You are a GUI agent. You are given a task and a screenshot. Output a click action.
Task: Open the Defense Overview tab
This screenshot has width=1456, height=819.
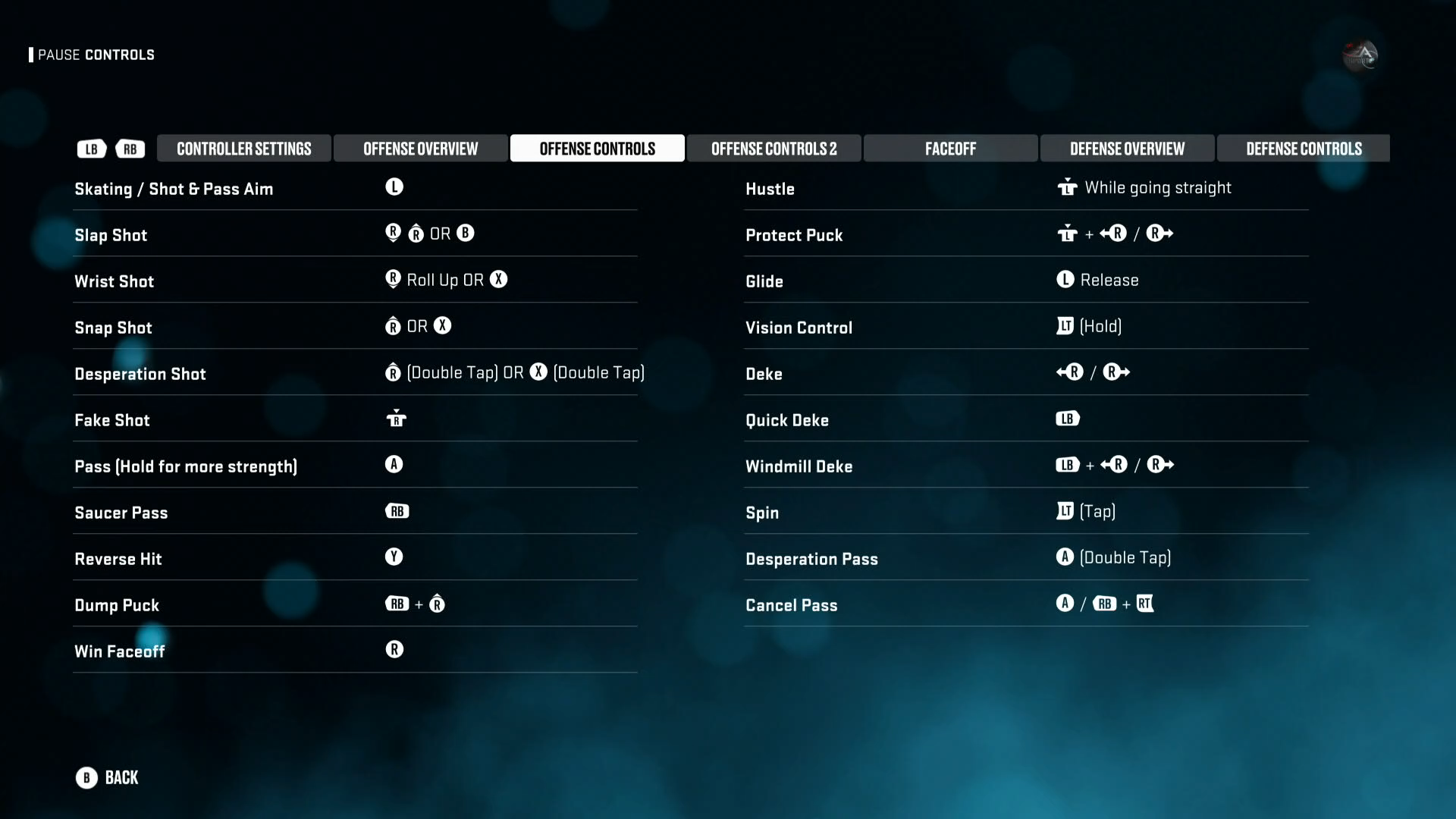tap(1127, 149)
